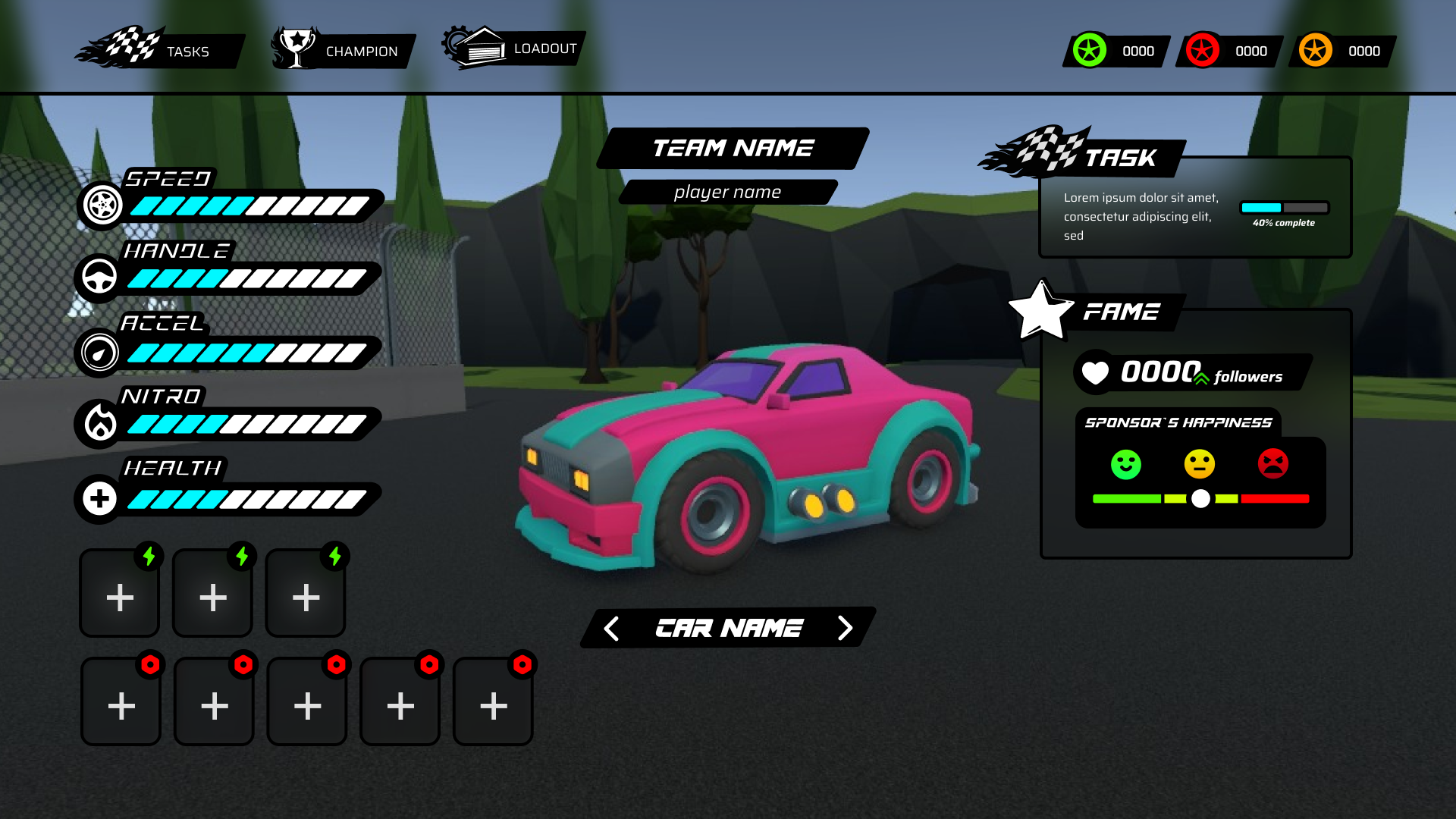Viewport: 1456px width, 819px height.
Task: Click the Accel gauge icon
Action: tap(99, 352)
